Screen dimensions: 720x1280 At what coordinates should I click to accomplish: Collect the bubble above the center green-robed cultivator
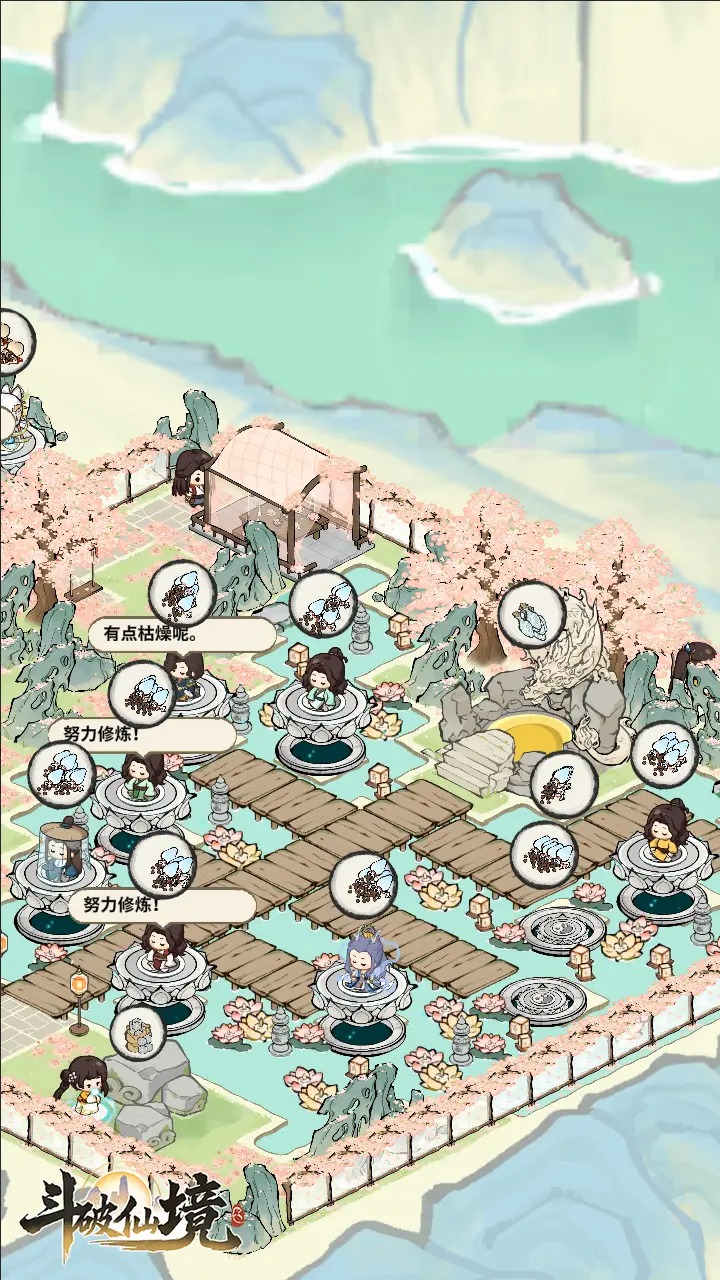click(x=323, y=602)
